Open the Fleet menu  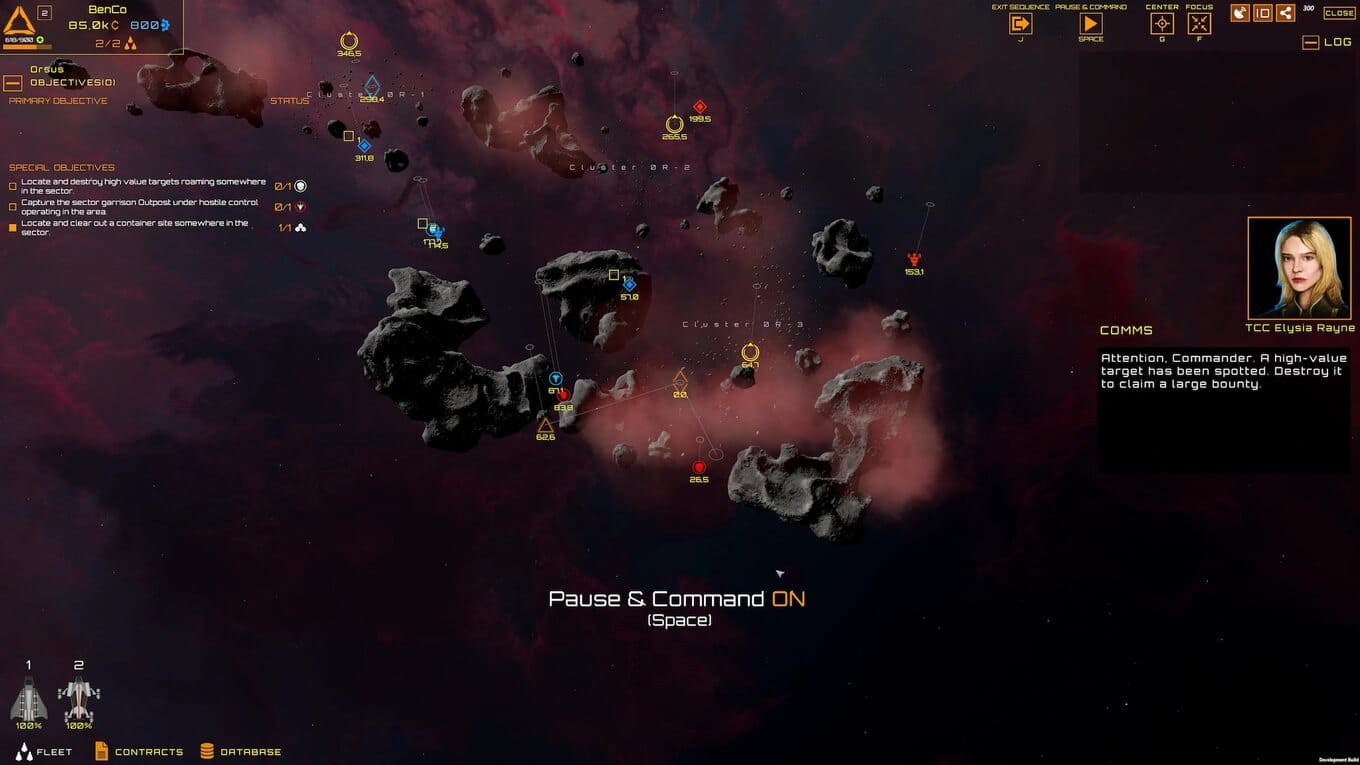[44, 752]
